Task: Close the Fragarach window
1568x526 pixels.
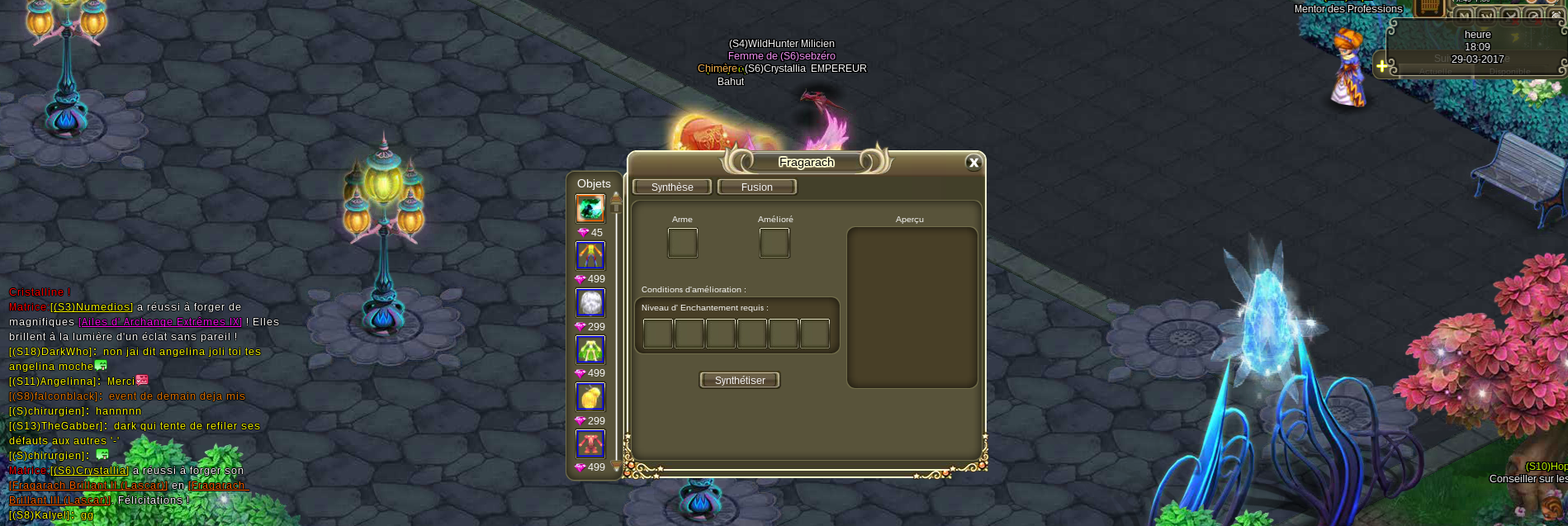Action: pyautogui.click(x=973, y=163)
